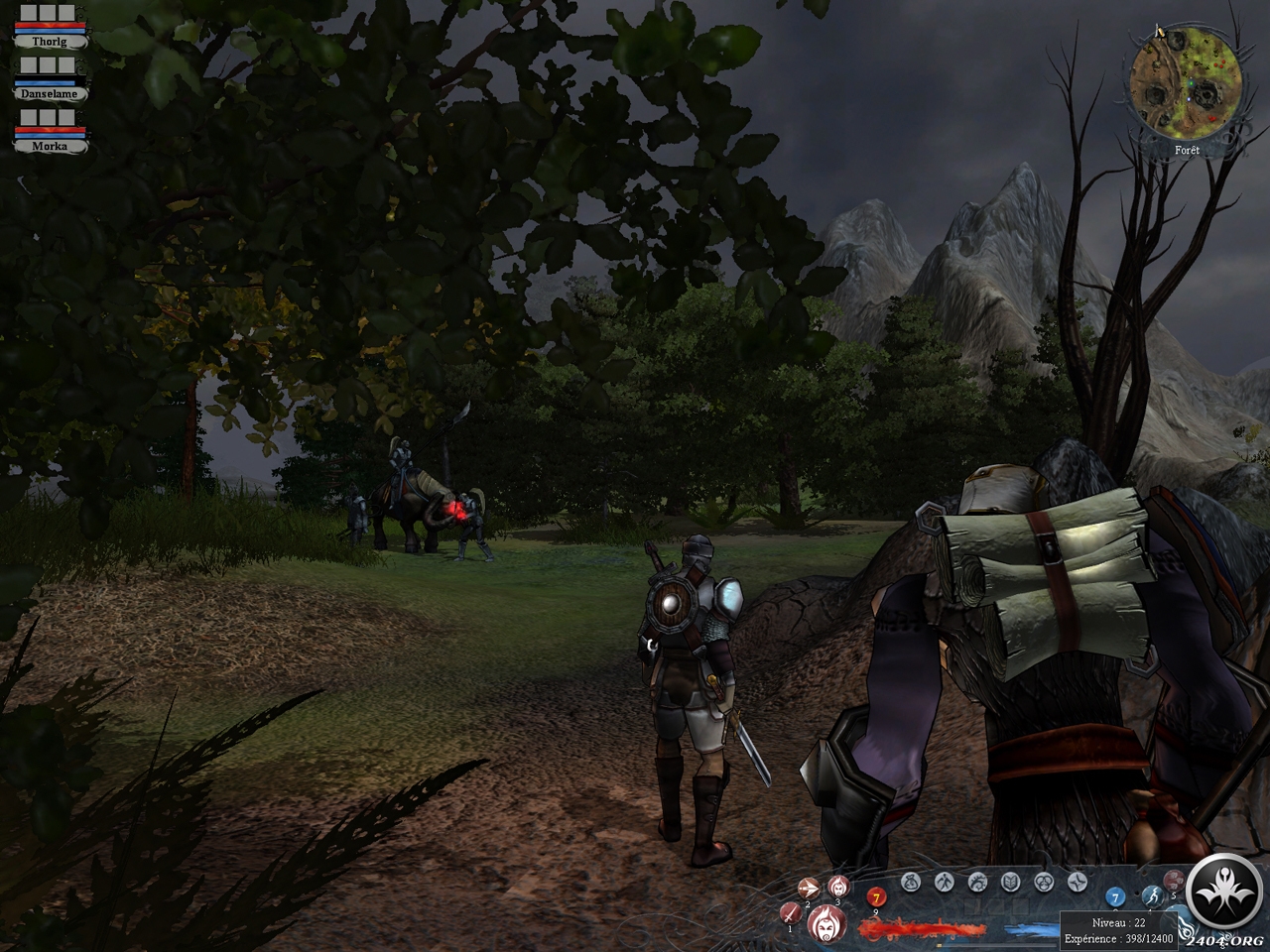Open the interlocked rings menu

1044,881
